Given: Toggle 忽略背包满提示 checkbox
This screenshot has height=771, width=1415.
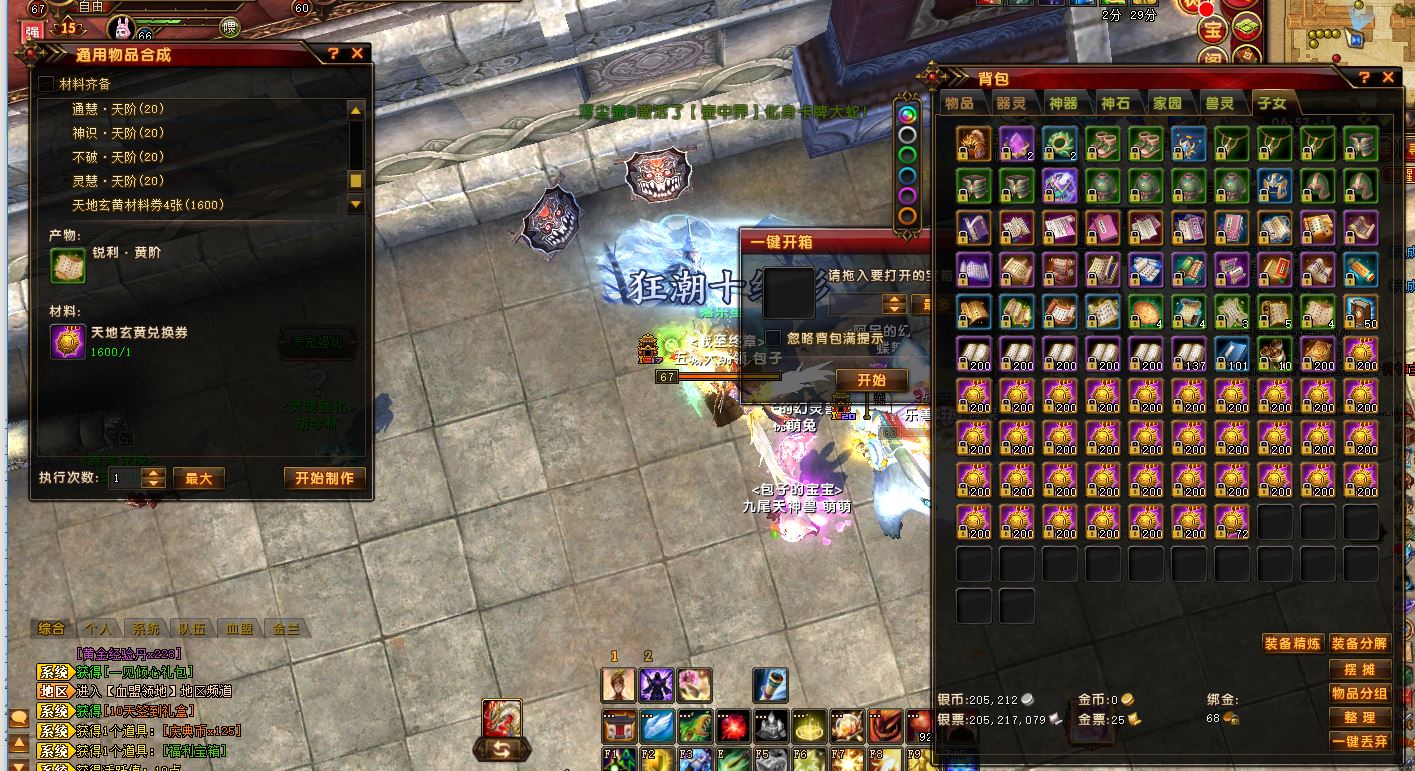Looking at the screenshot, I should (x=773, y=338).
